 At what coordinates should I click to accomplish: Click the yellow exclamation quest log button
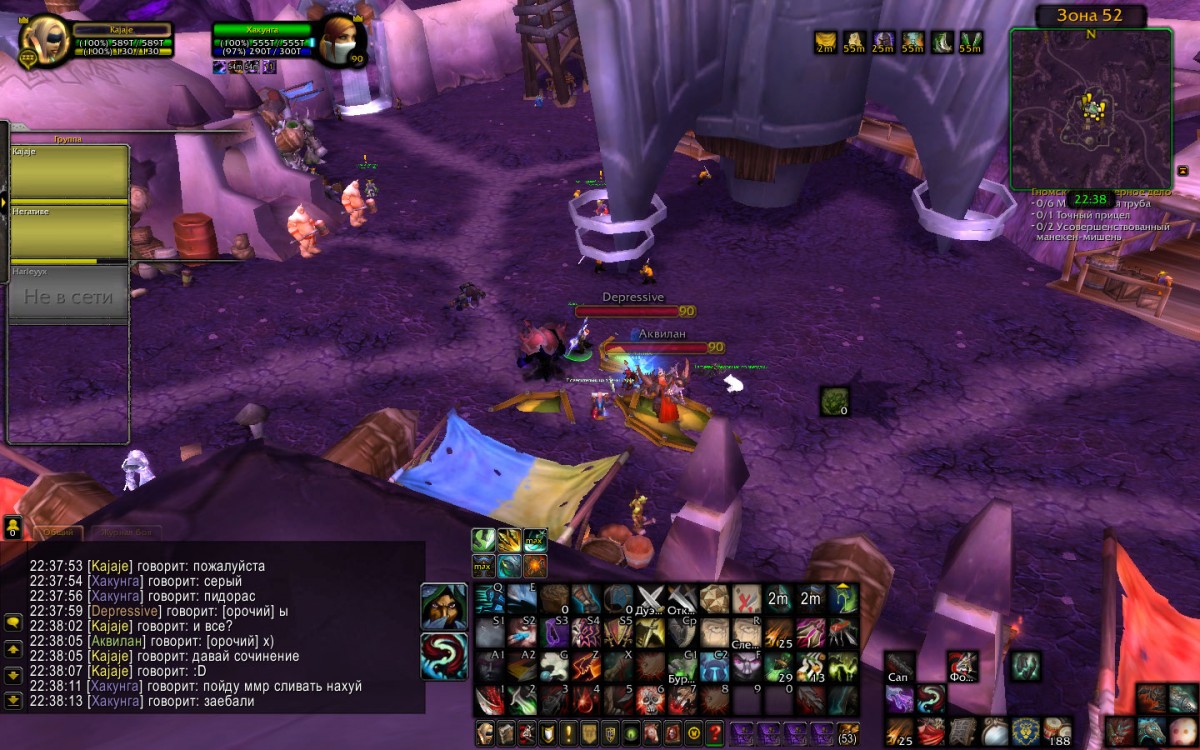(567, 732)
